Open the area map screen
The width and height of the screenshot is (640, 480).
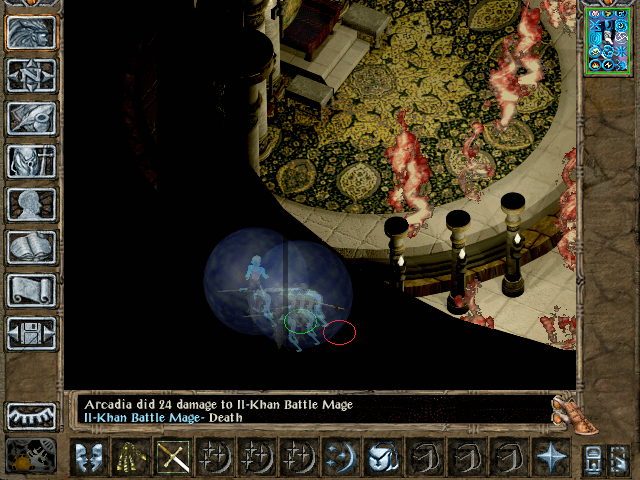click(x=31, y=74)
